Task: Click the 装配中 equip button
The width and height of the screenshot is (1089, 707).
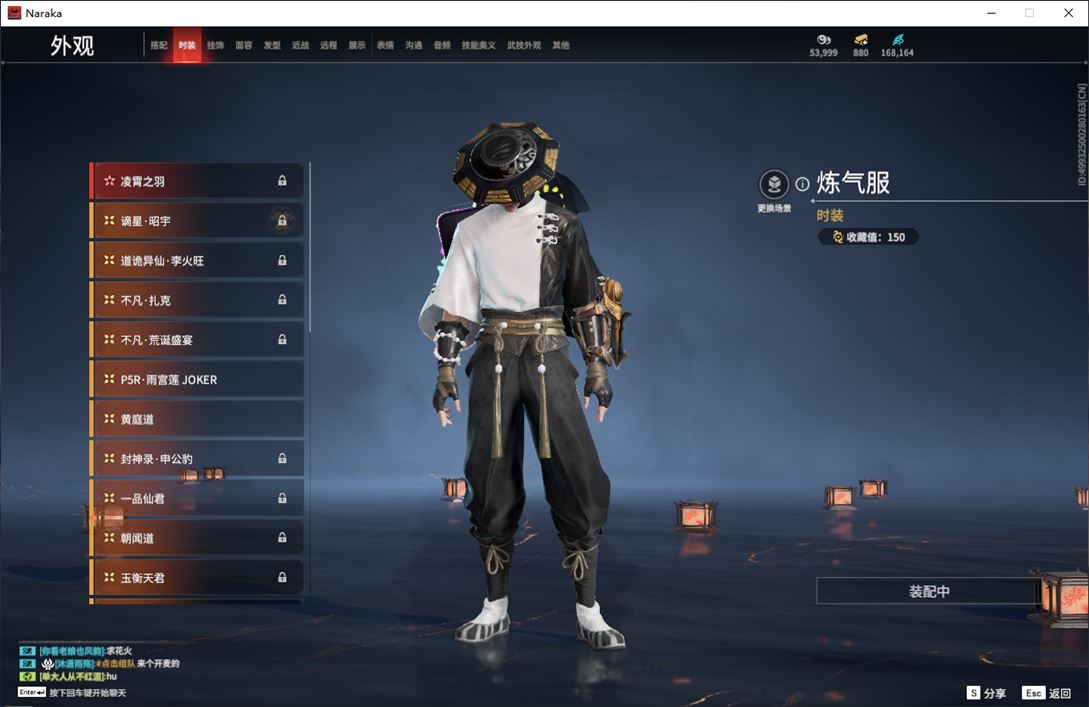Action: [929, 591]
